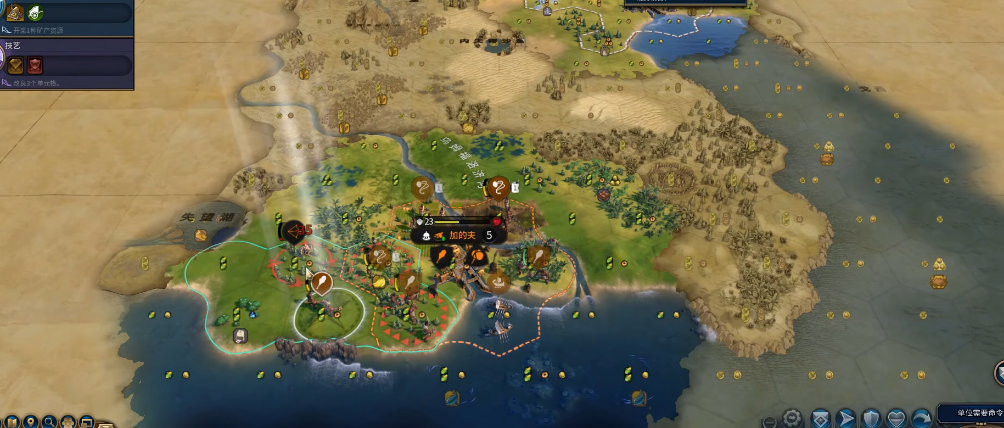
Task: Click the chevron unit action icon
Action: click(820, 417)
